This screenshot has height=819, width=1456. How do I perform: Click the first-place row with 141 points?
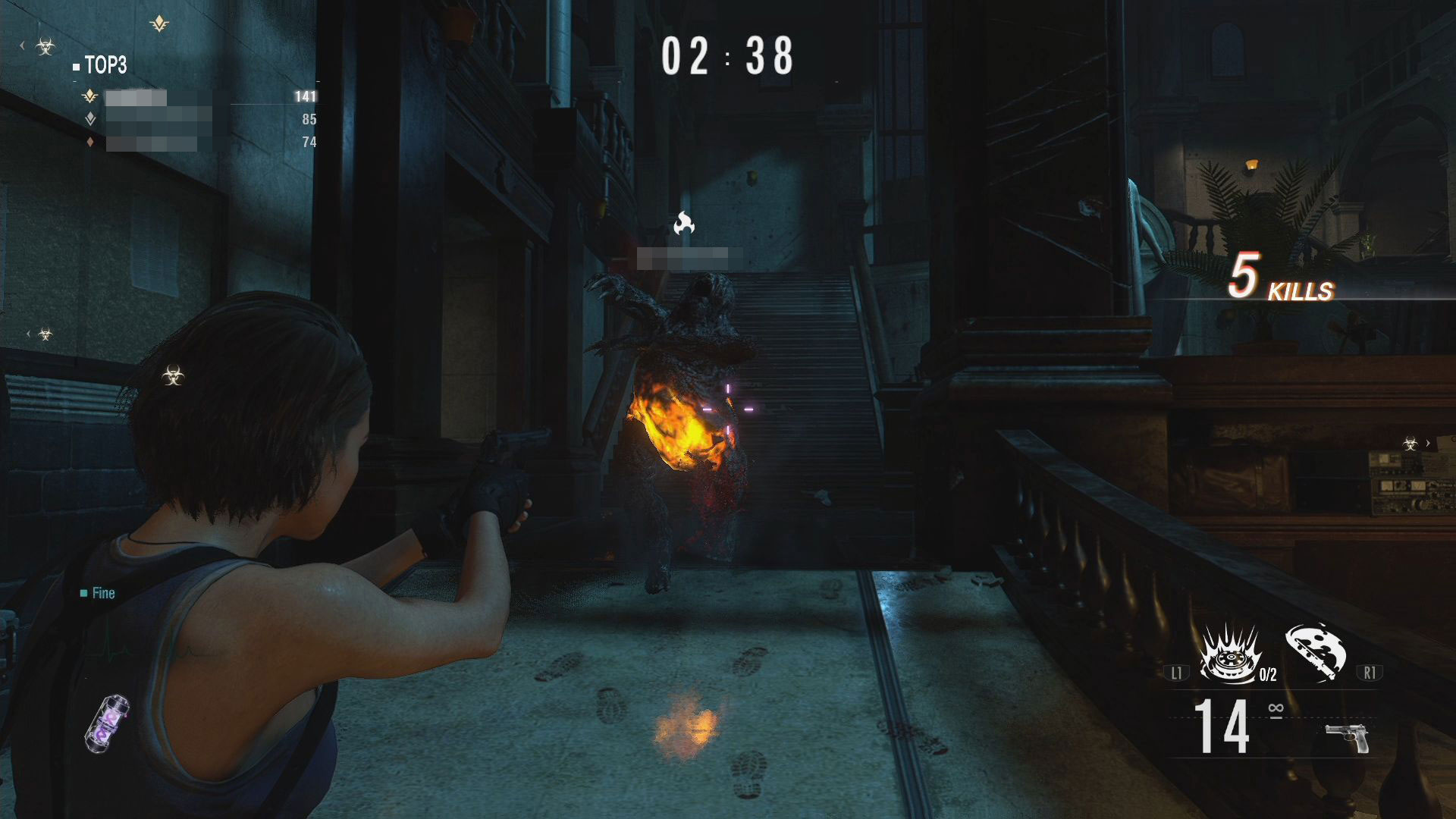click(199, 97)
